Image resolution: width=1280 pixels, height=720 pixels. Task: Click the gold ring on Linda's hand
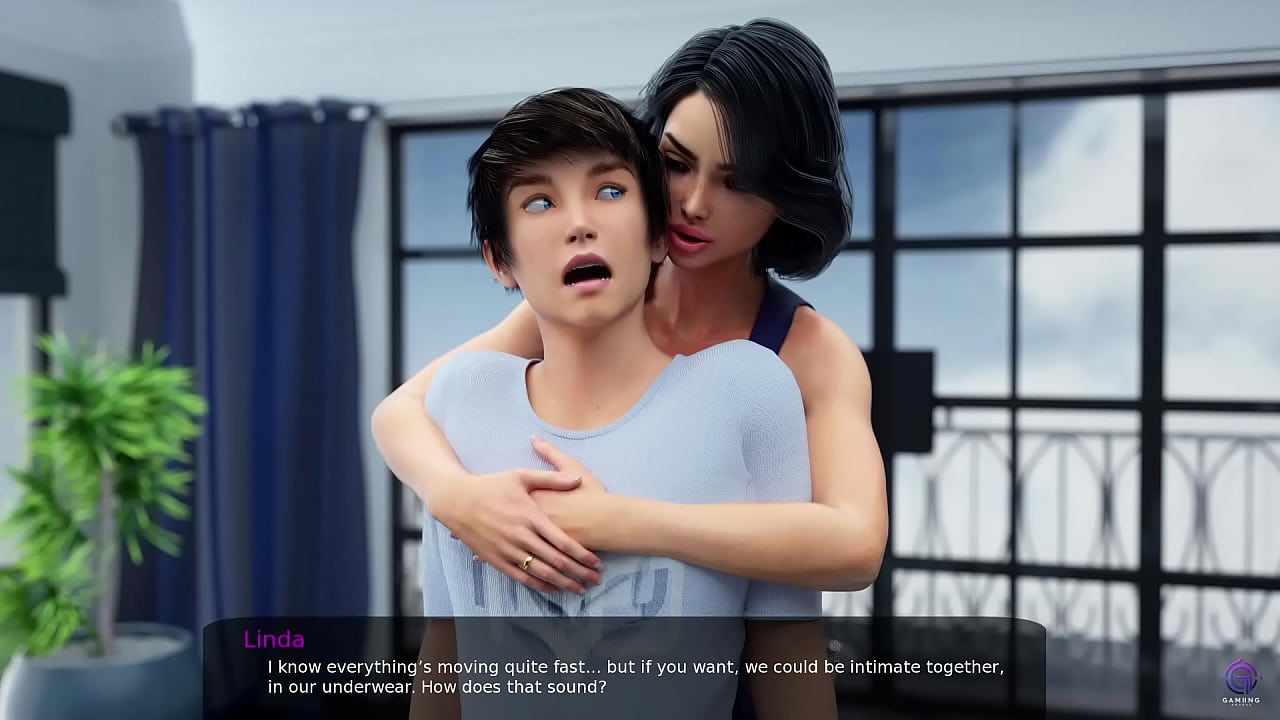tap(527, 560)
